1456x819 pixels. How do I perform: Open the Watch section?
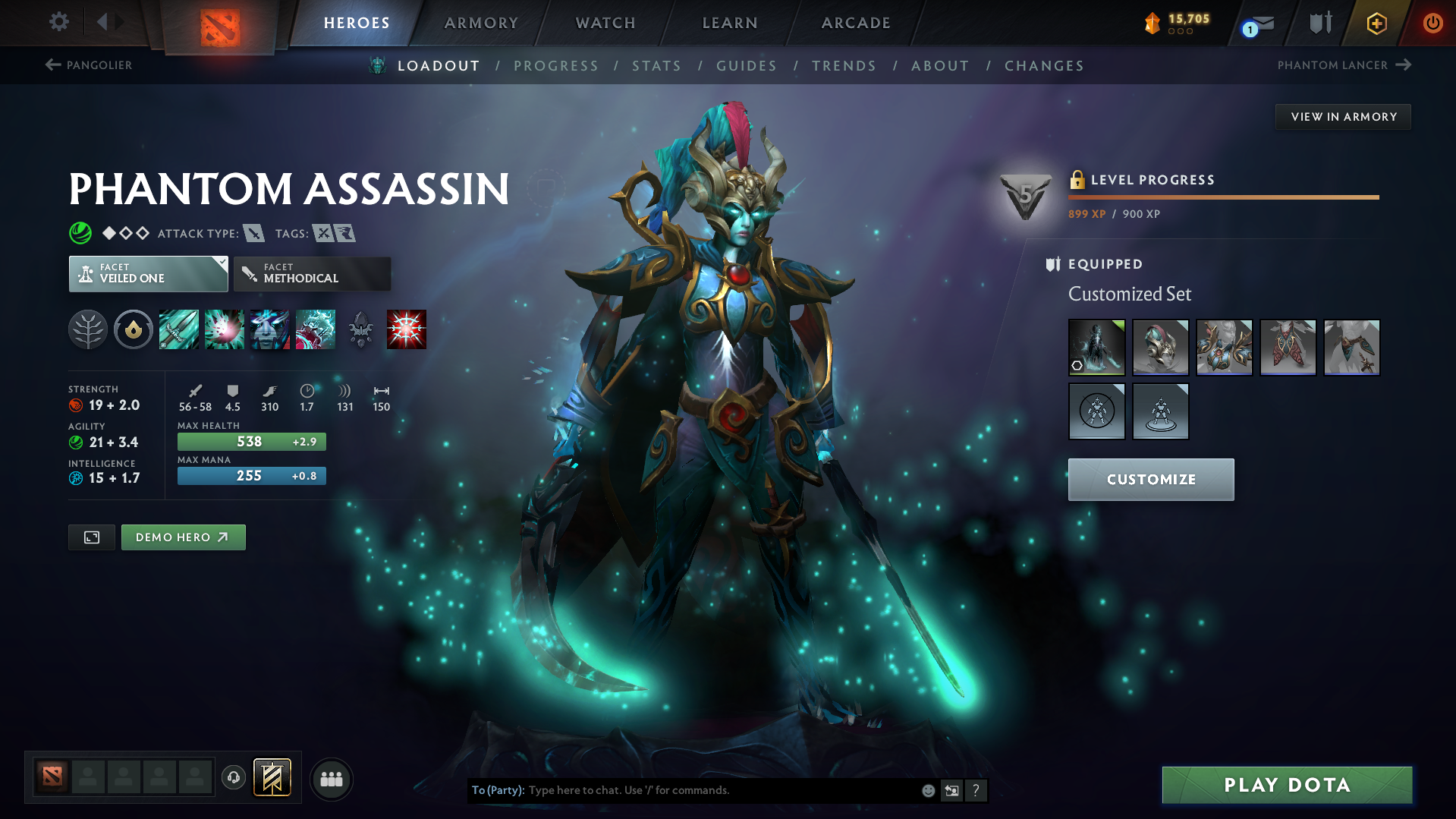click(x=605, y=23)
